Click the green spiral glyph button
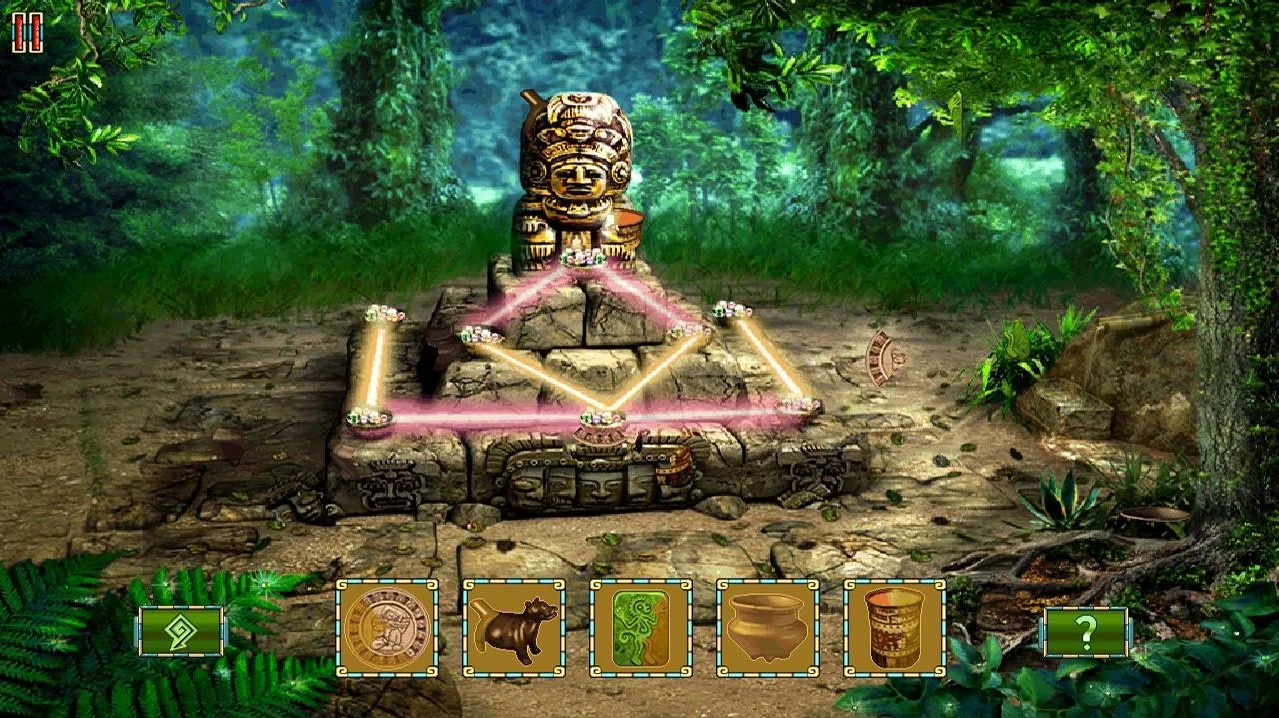 [x=181, y=632]
